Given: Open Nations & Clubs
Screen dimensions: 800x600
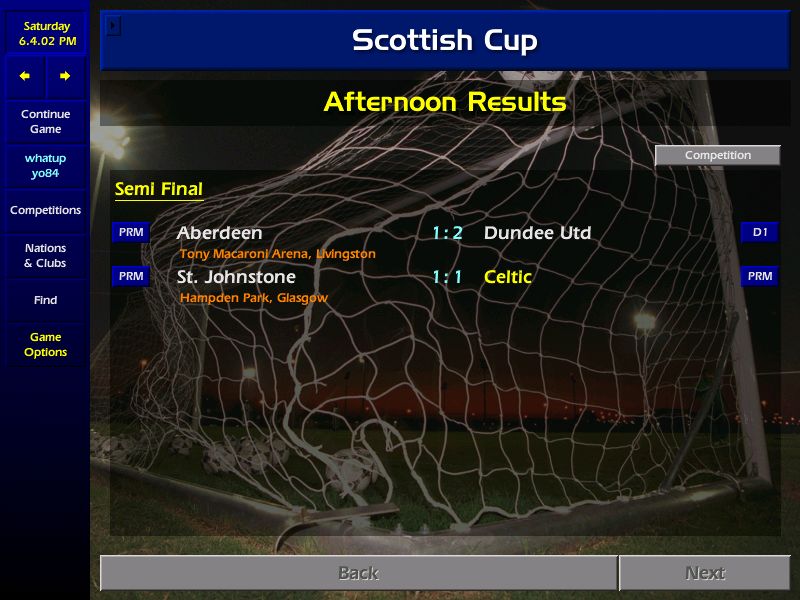Looking at the screenshot, I should [45, 255].
